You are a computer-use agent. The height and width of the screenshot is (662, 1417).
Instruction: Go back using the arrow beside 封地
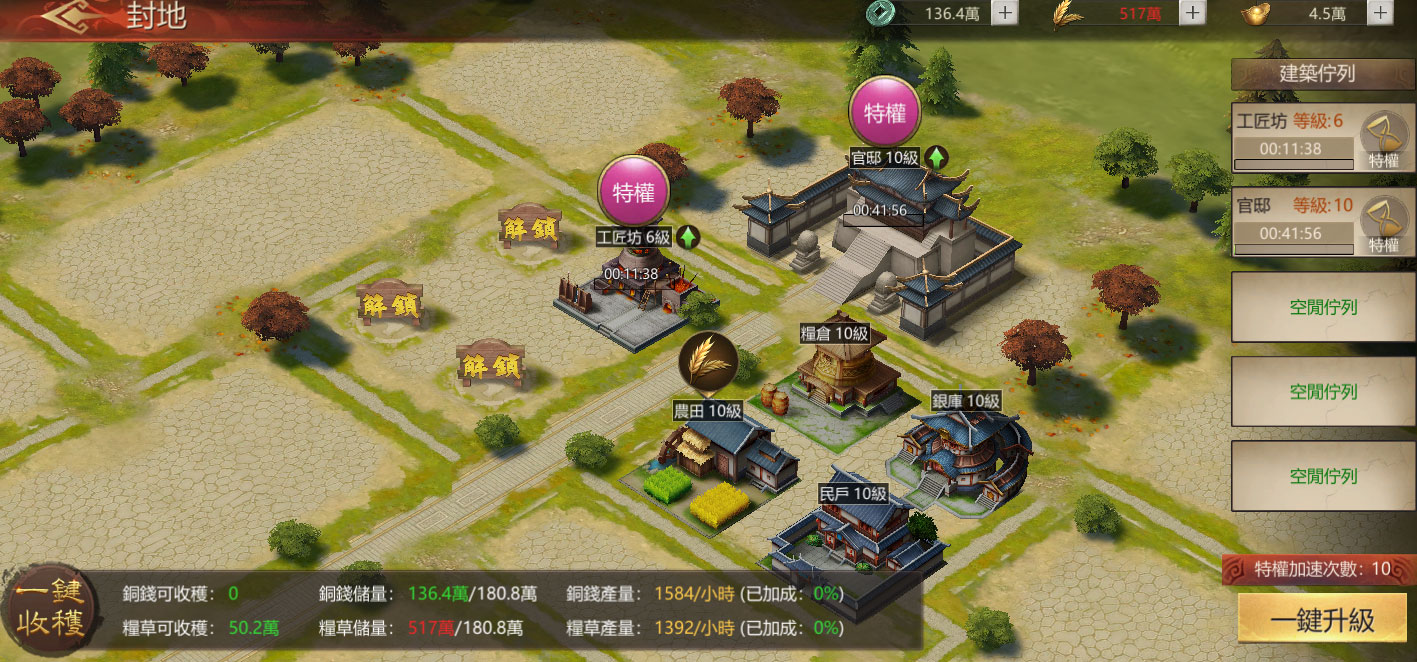74,18
